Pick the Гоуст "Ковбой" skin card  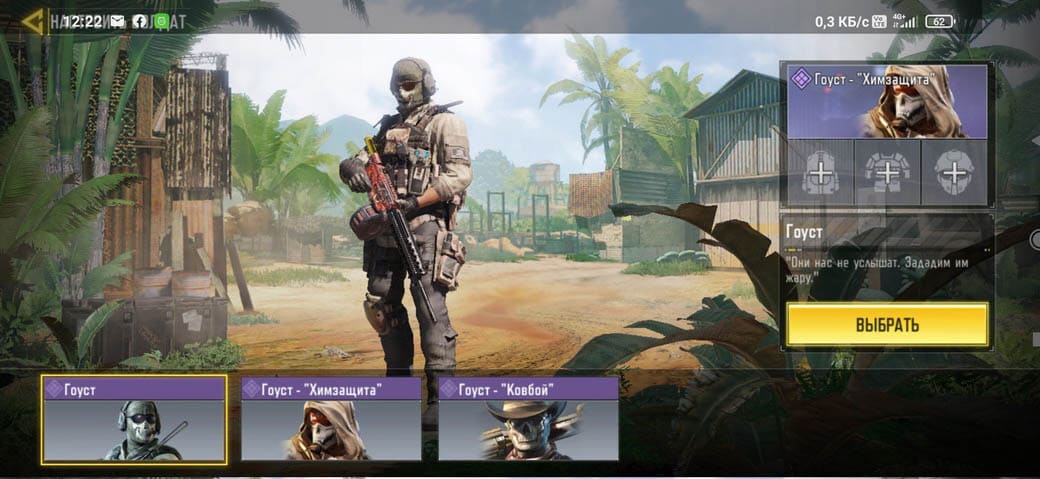coord(528,419)
